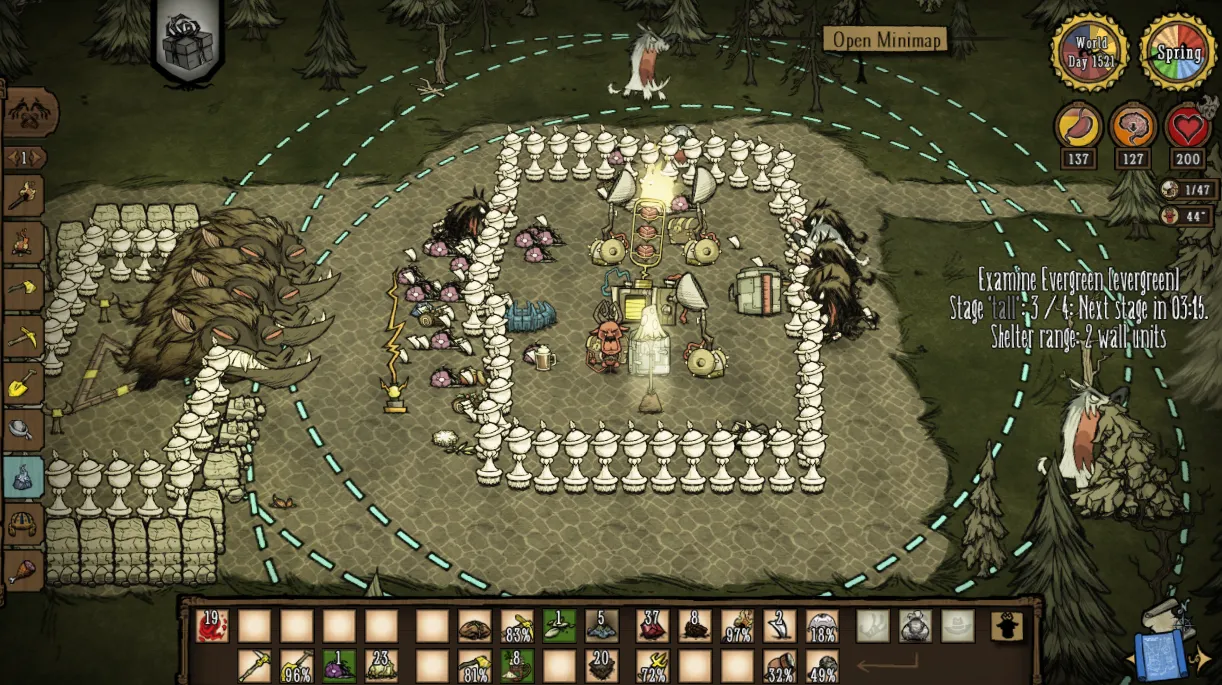1222x685 pixels.
Task: Choose the inventory stack of 23
Action: [x=381, y=665]
